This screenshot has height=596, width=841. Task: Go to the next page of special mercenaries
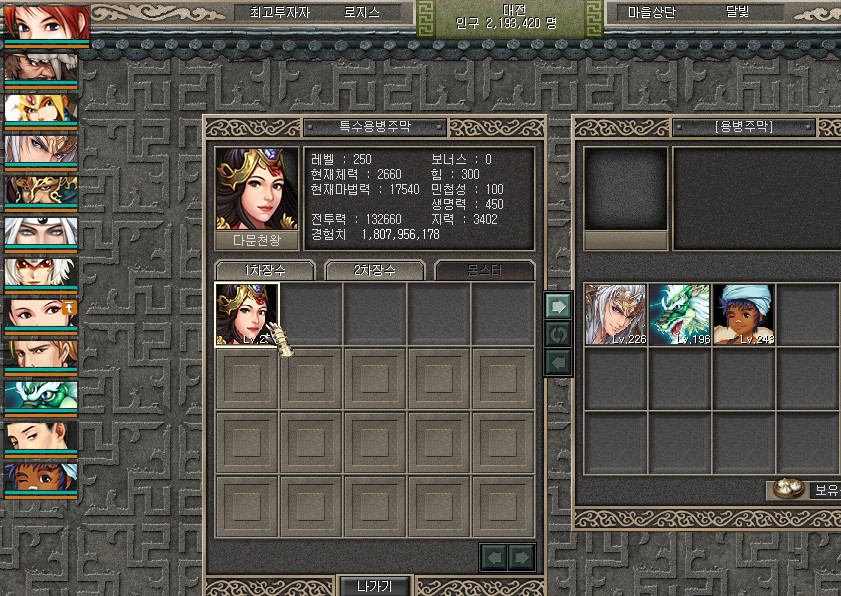[522, 556]
